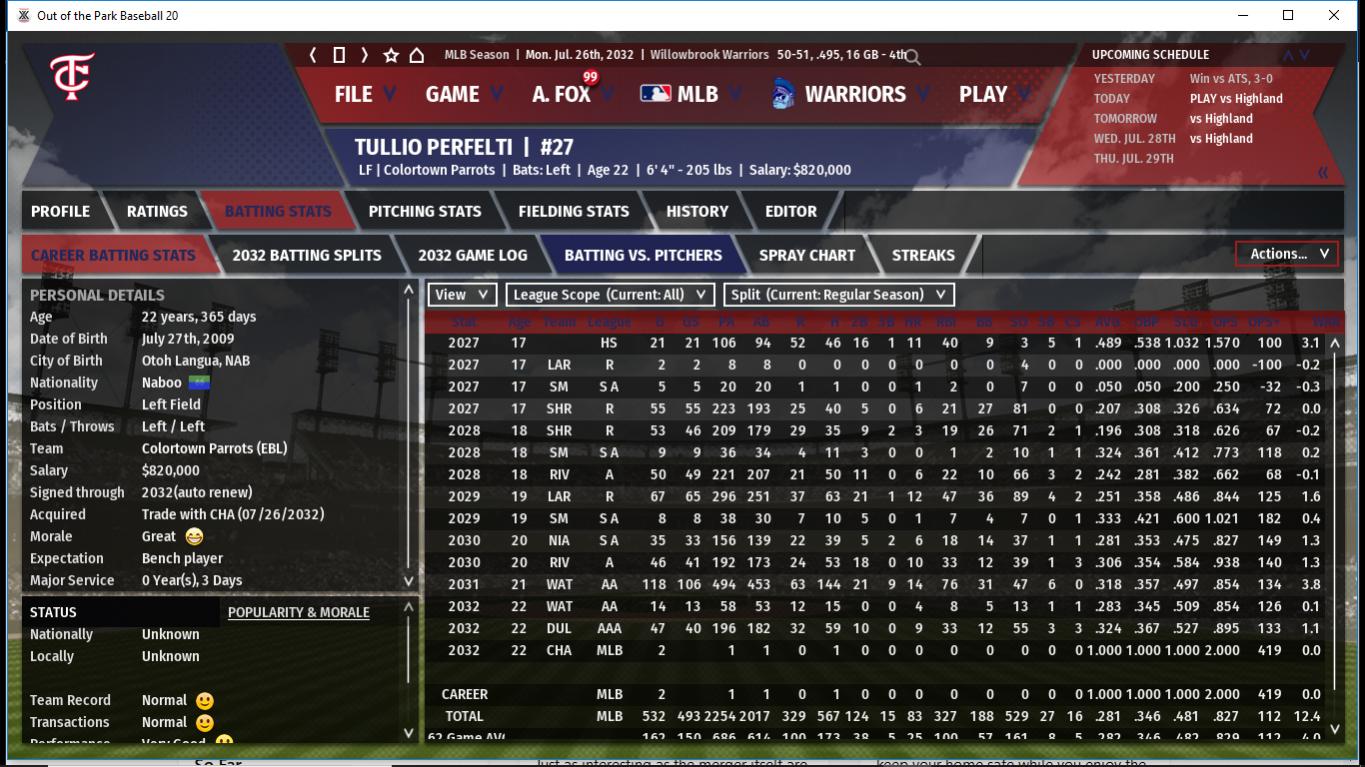Switch to the PROFILE tab
This screenshot has width=1365, height=767.
60,211
